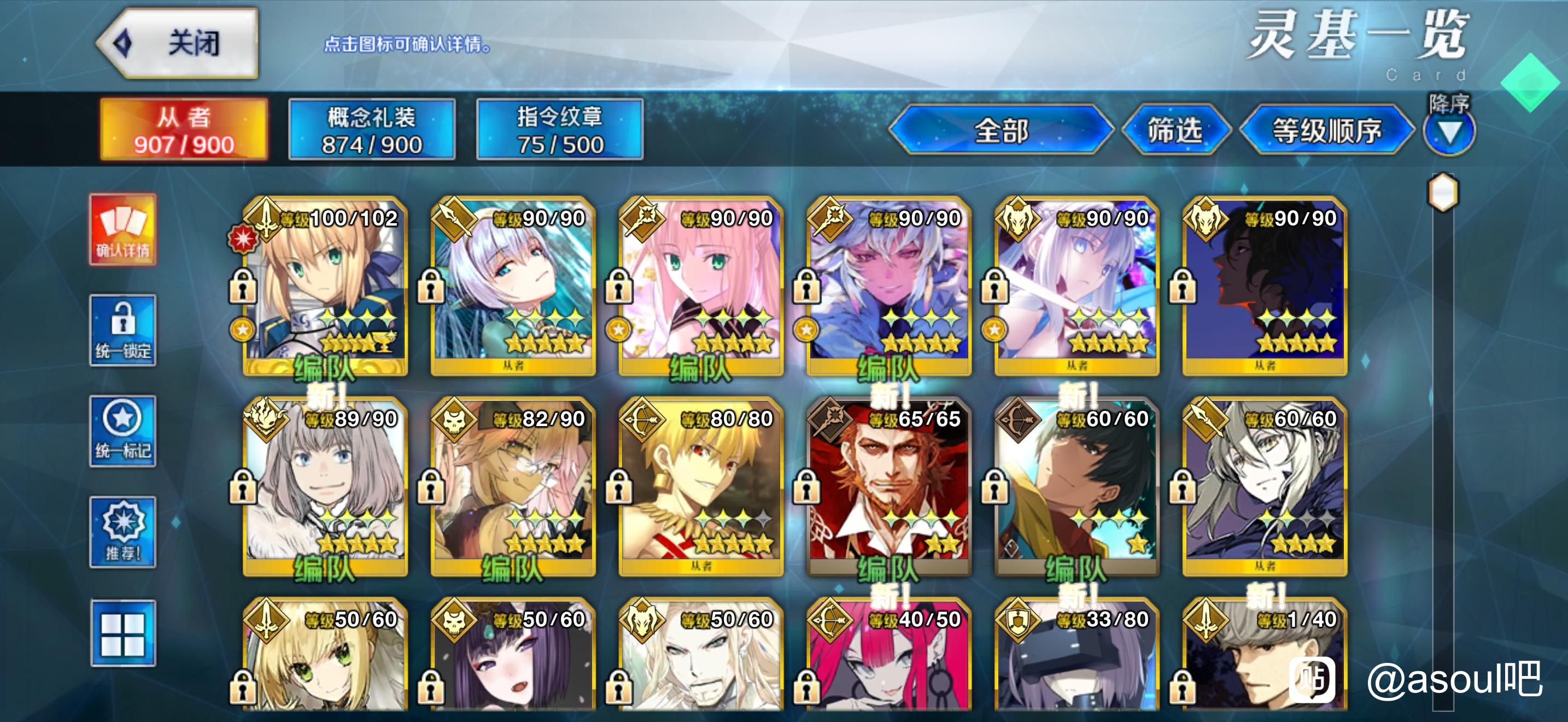The width and height of the screenshot is (1568, 722).
Task: Open the 全部 class filter button
Action: pyautogui.click(x=1000, y=130)
